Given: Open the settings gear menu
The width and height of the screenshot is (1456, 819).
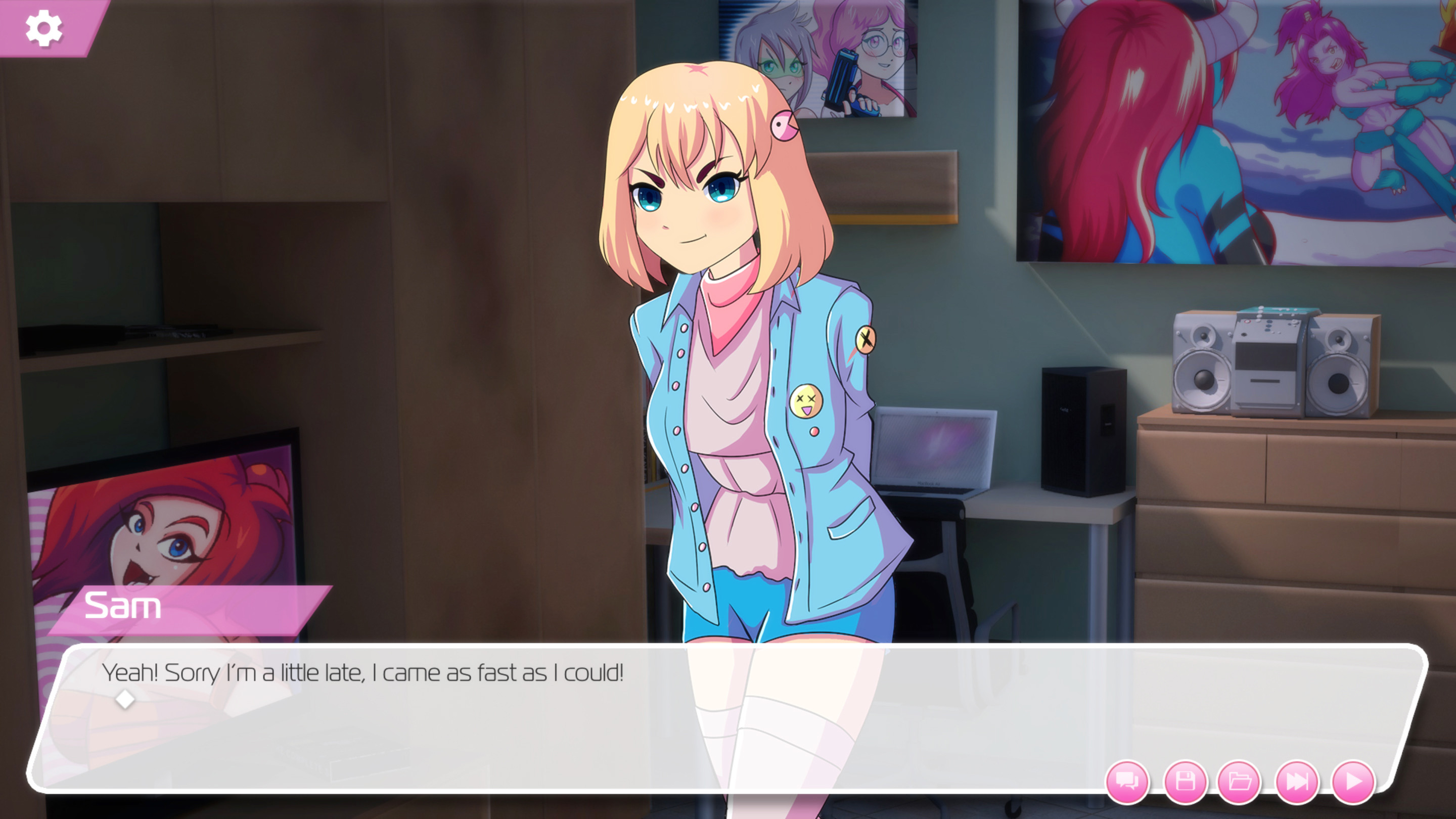Looking at the screenshot, I should tap(45, 28).
